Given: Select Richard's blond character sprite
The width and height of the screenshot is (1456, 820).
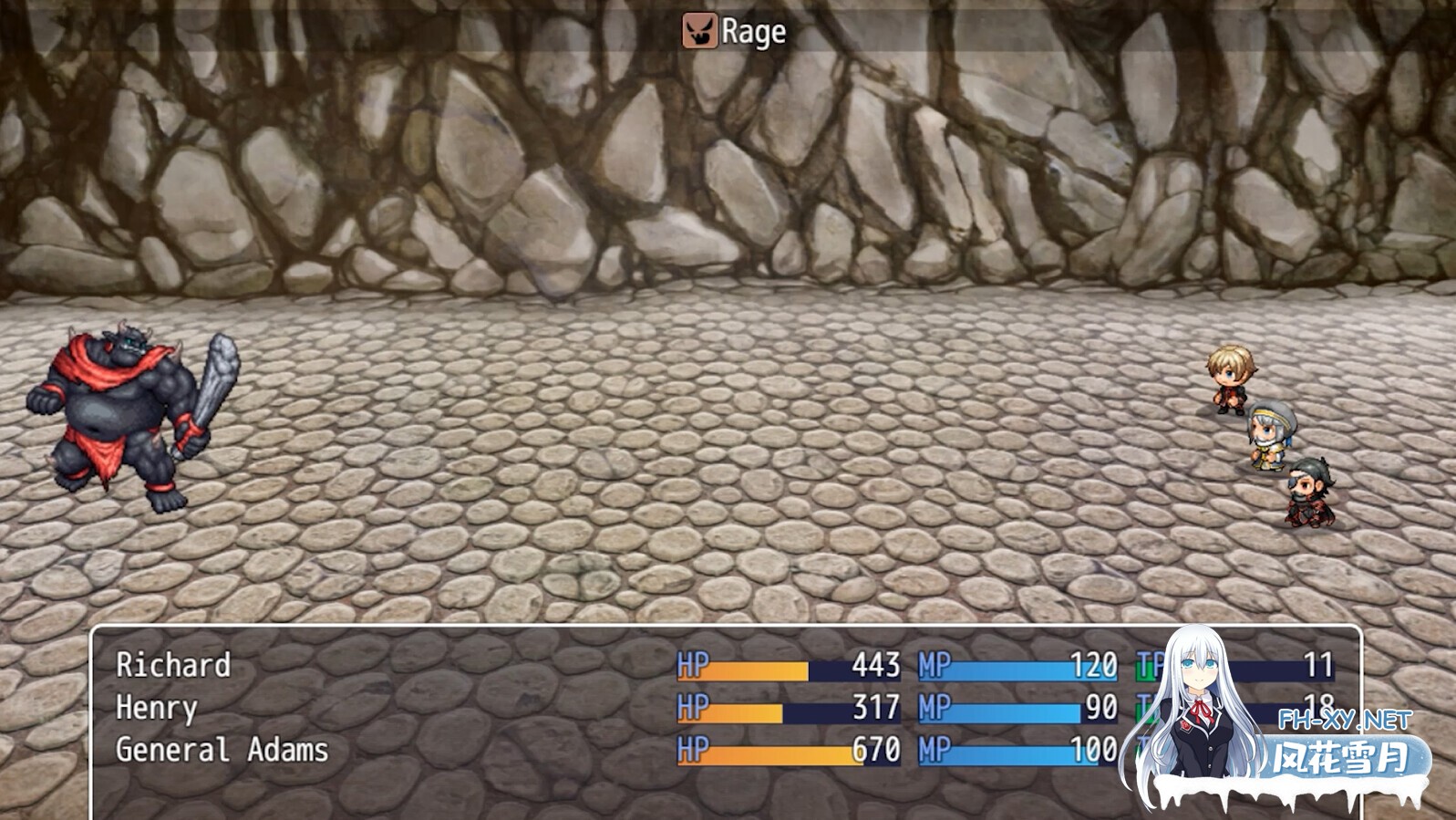Looking at the screenshot, I should pos(1233,379).
